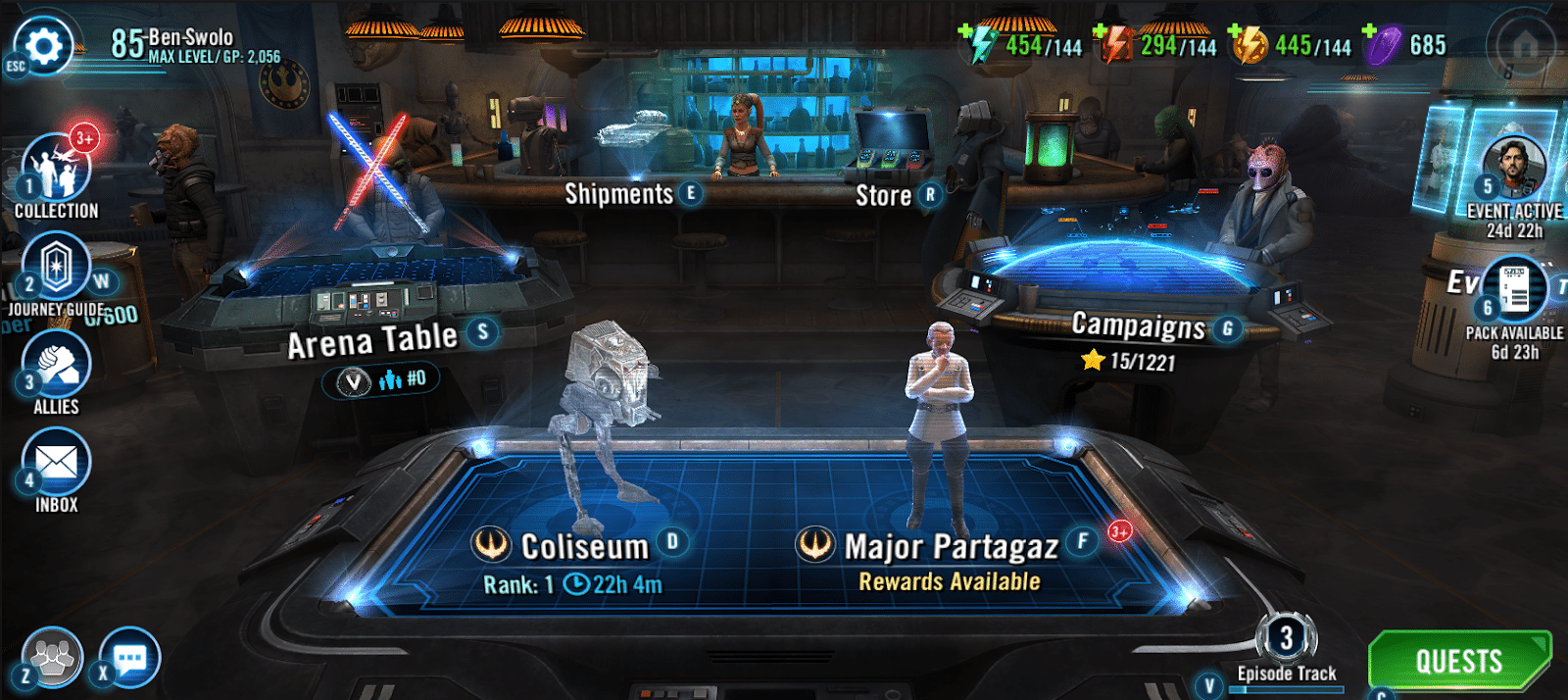Image resolution: width=1568 pixels, height=700 pixels.
Task: Check the Inbox envelope
Action: point(57,463)
